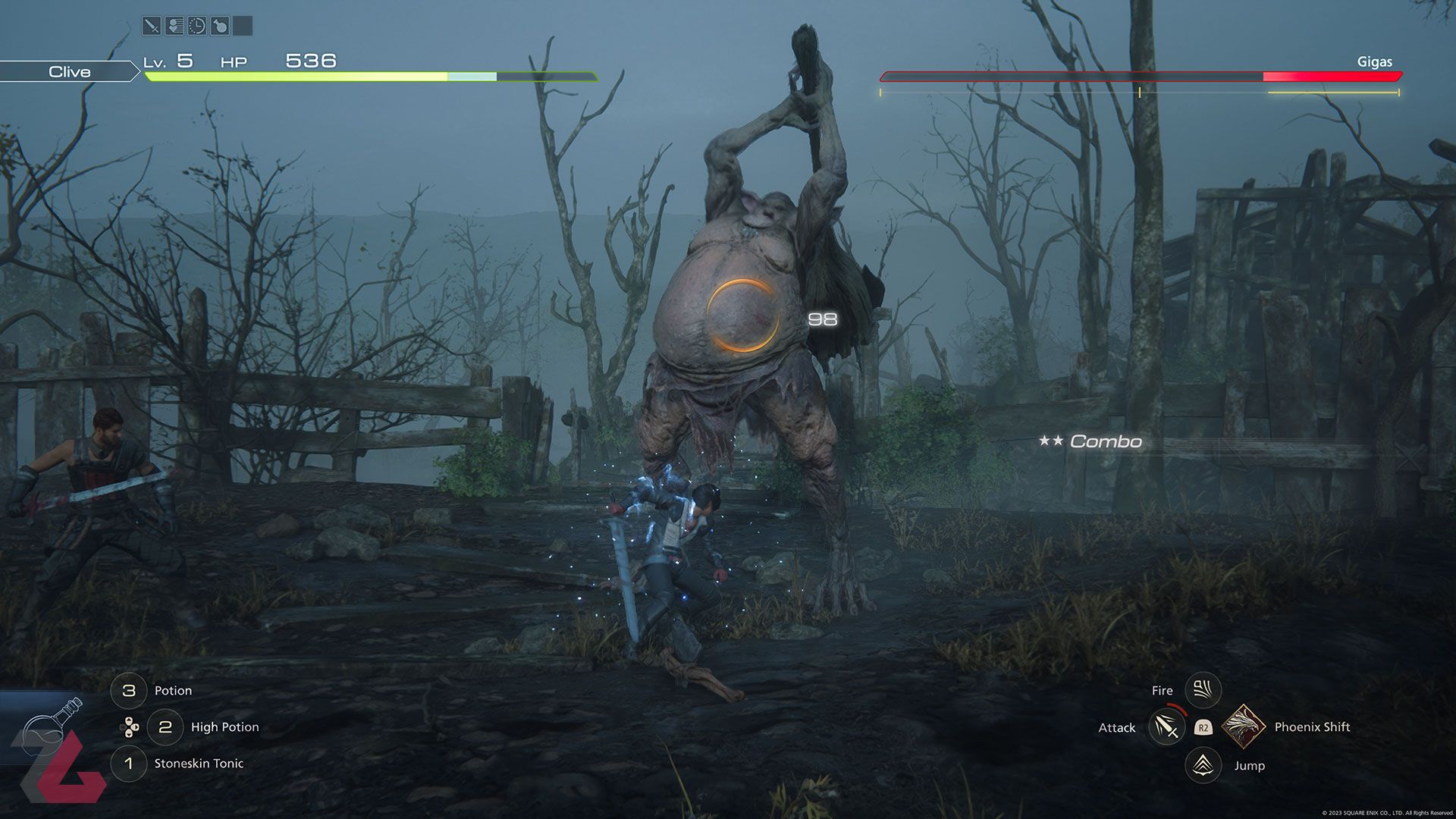Image resolution: width=1456 pixels, height=819 pixels.
Task: Use the Potion shortcut slot
Action: [129, 691]
